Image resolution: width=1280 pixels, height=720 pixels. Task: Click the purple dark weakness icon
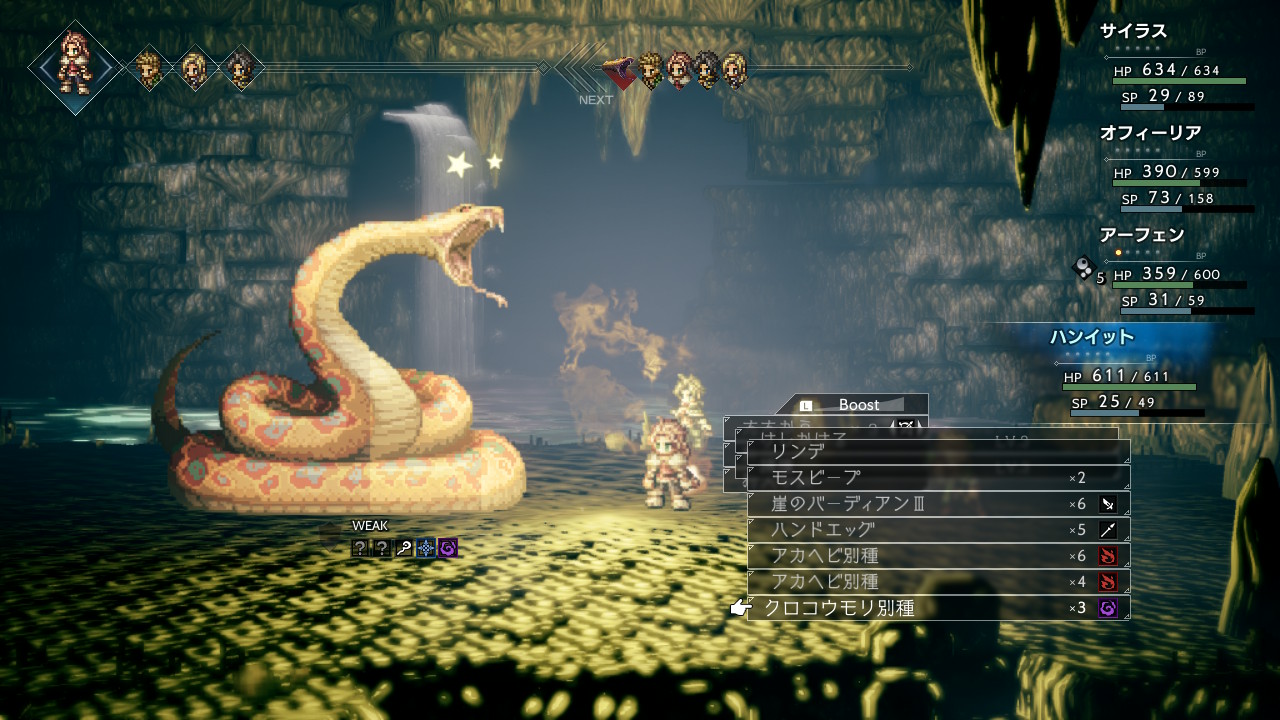coord(448,547)
